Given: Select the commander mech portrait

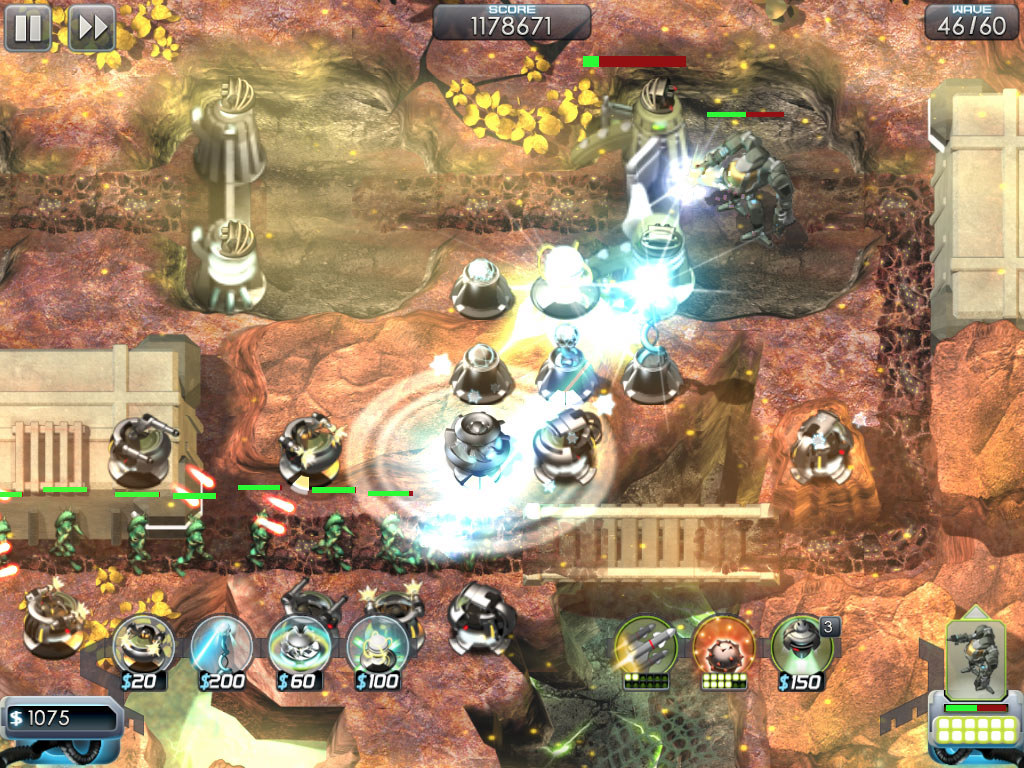Looking at the screenshot, I should (x=973, y=660).
